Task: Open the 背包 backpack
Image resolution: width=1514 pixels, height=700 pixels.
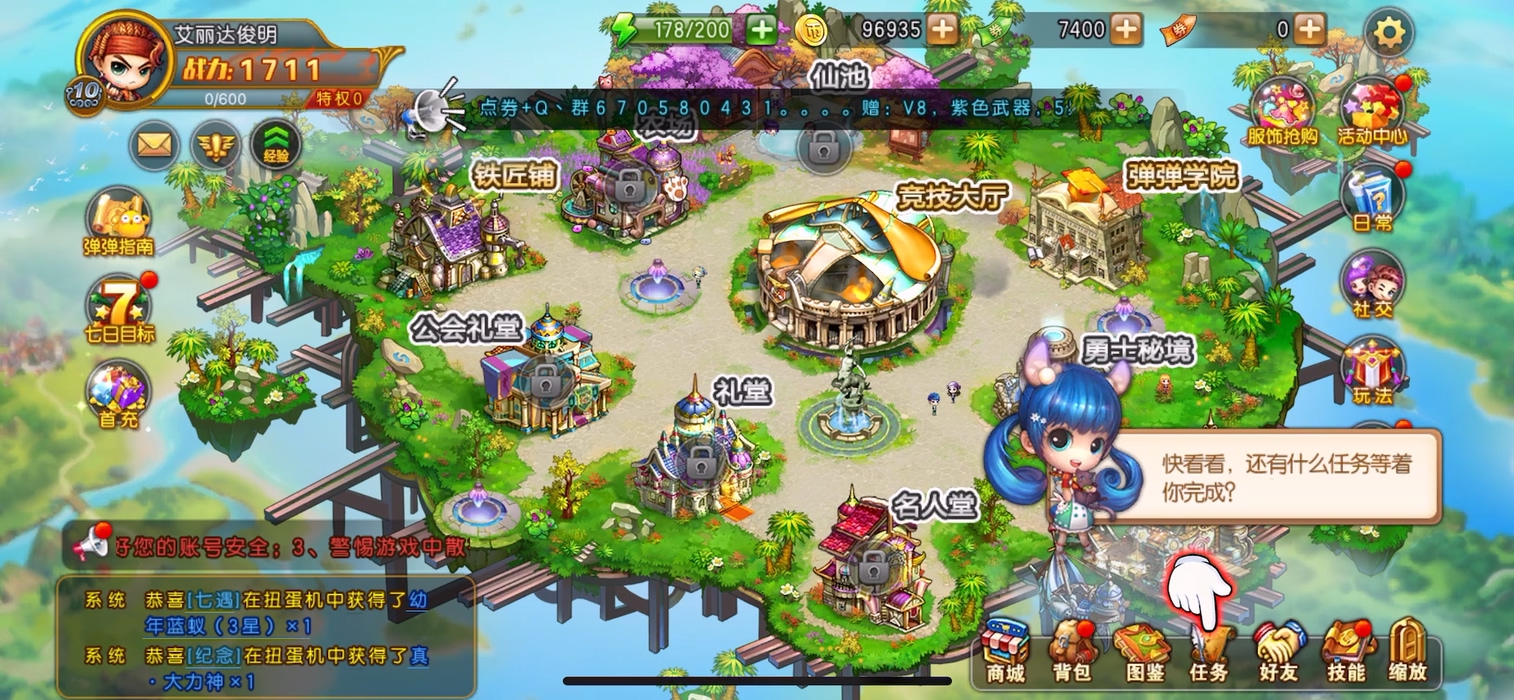Action: pos(1071,651)
